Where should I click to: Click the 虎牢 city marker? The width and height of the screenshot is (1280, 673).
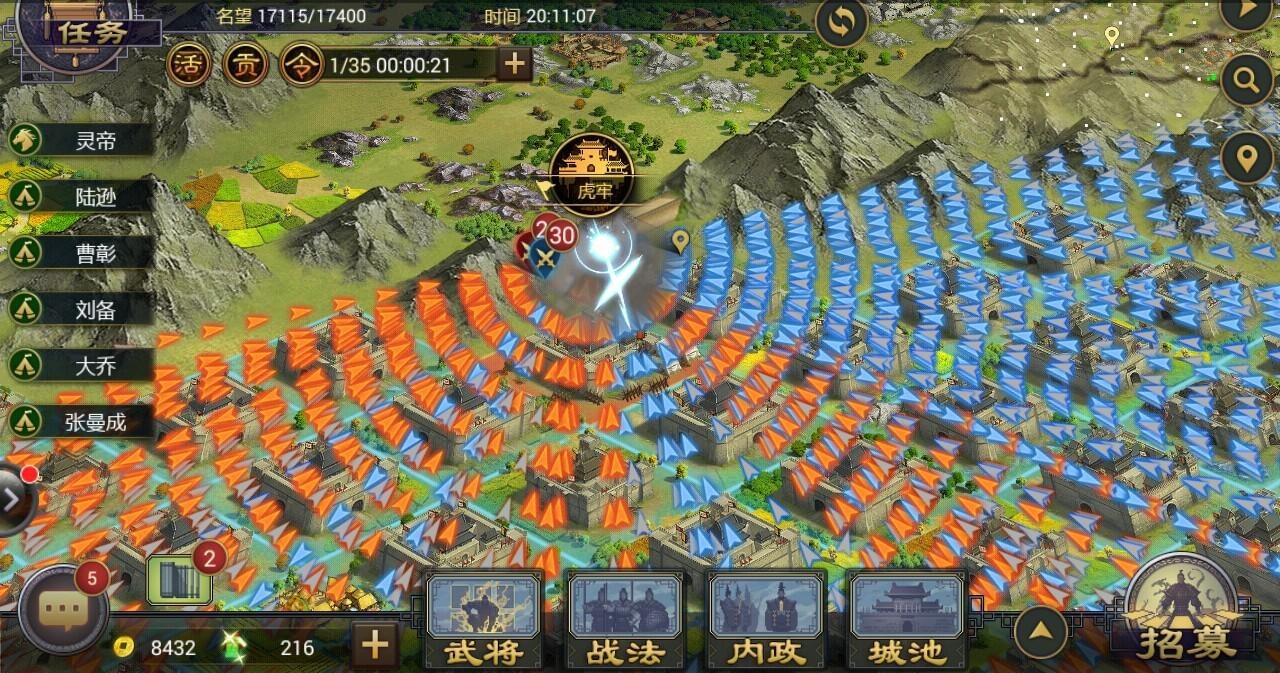click(x=590, y=167)
